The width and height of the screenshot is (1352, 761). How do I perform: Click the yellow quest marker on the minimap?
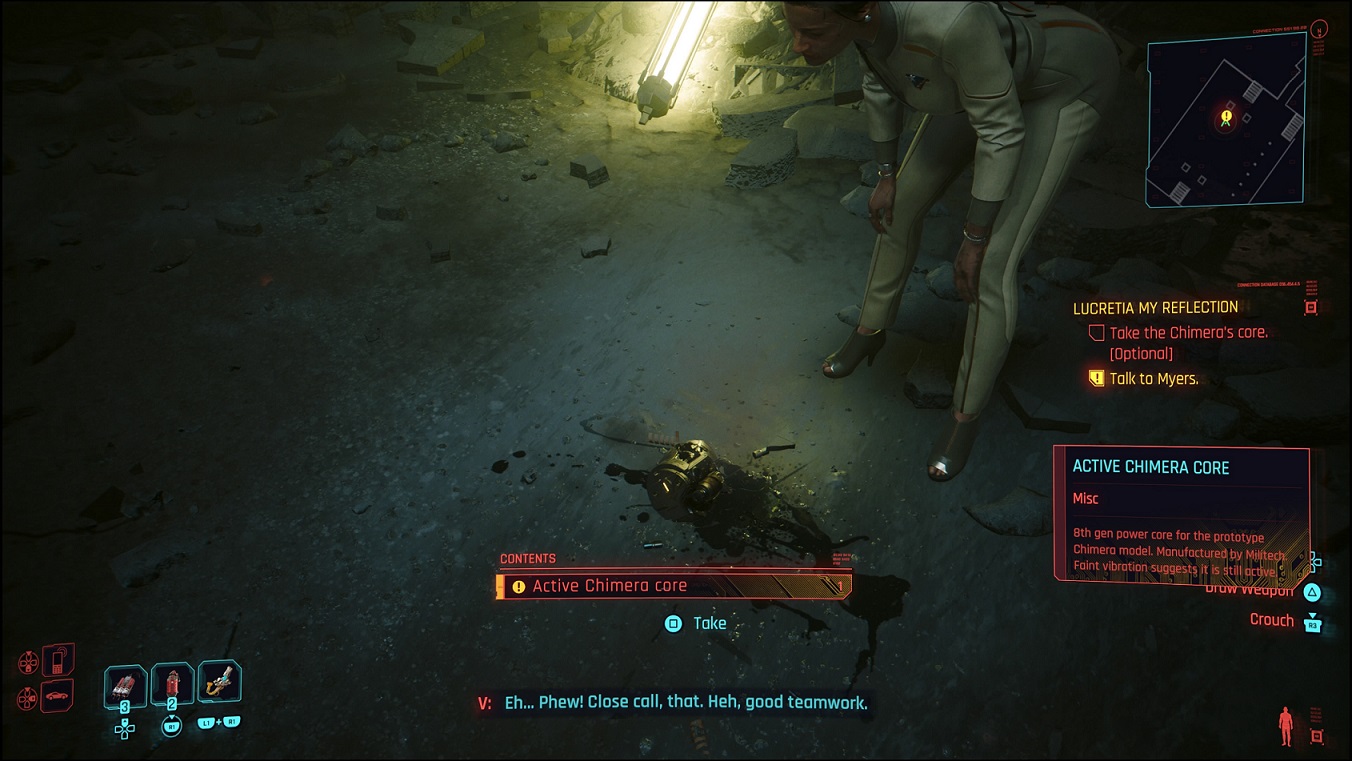click(x=1226, y=117)
